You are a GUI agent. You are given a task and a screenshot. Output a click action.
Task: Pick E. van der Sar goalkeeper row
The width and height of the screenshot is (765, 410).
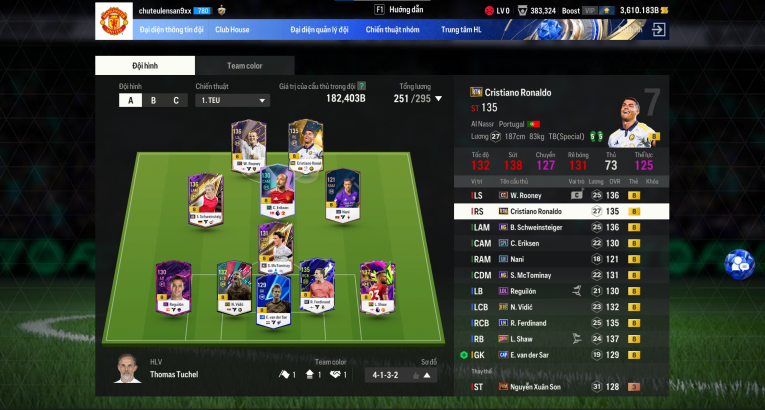click(560, 355)
